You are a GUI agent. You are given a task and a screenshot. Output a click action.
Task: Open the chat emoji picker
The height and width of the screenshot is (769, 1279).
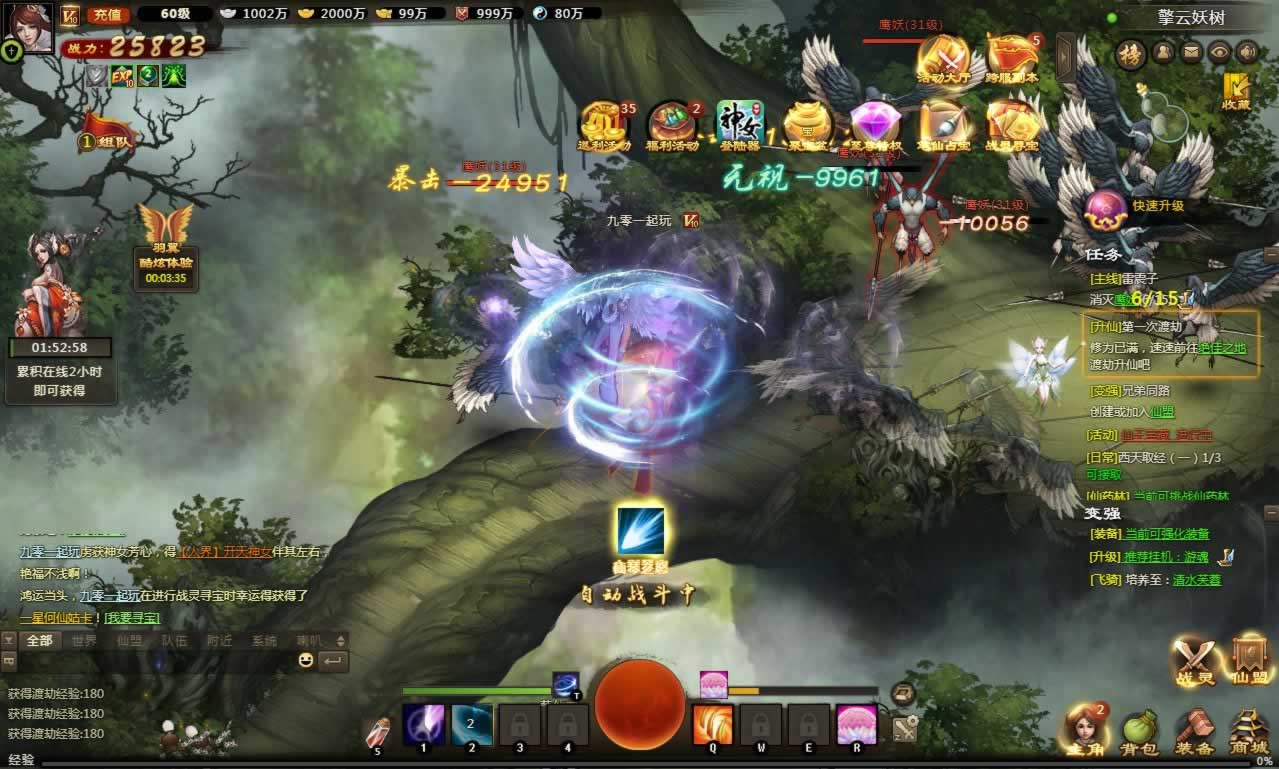click(306, 660)
